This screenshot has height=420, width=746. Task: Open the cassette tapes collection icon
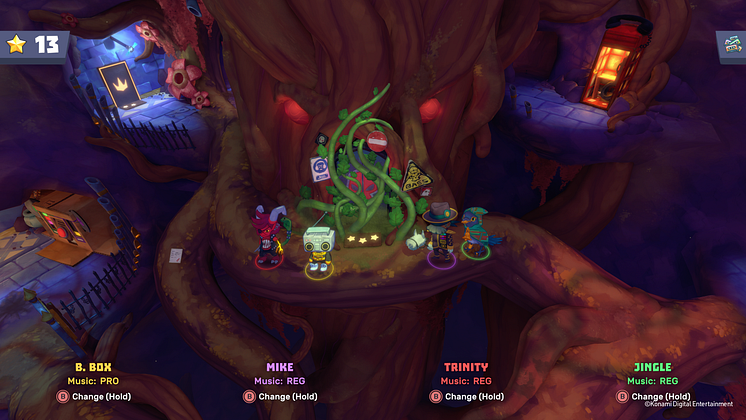[x=731, y=44]
